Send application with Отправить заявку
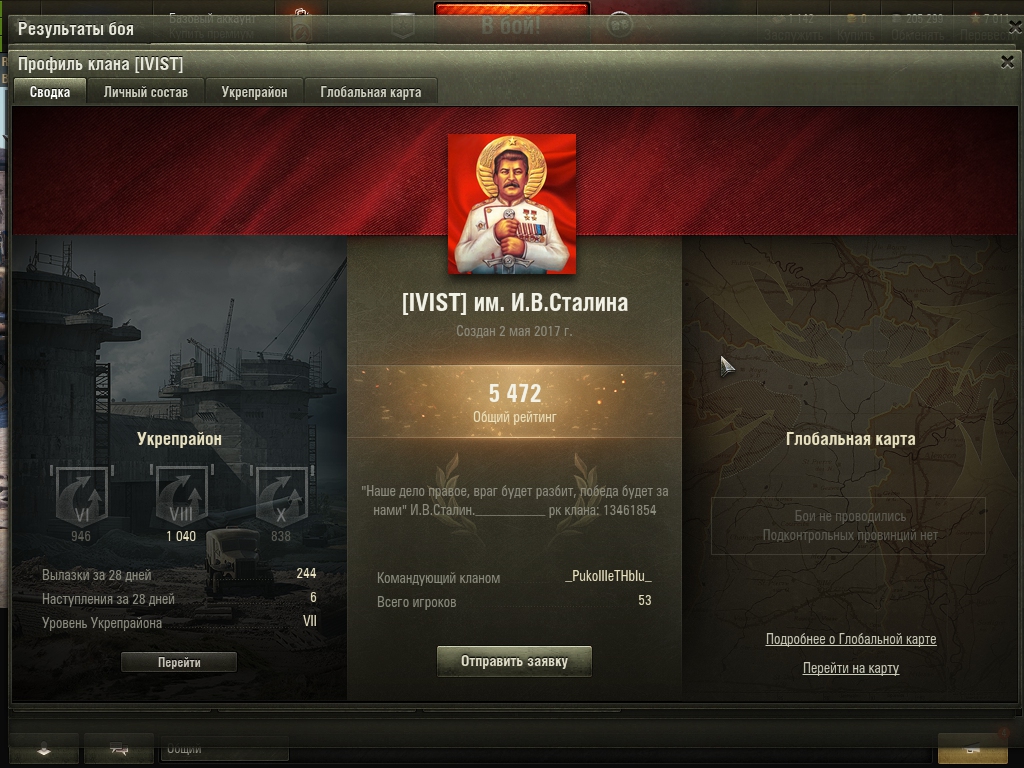The width and height of the screenshot is (1024, 768). pos(514,661)
